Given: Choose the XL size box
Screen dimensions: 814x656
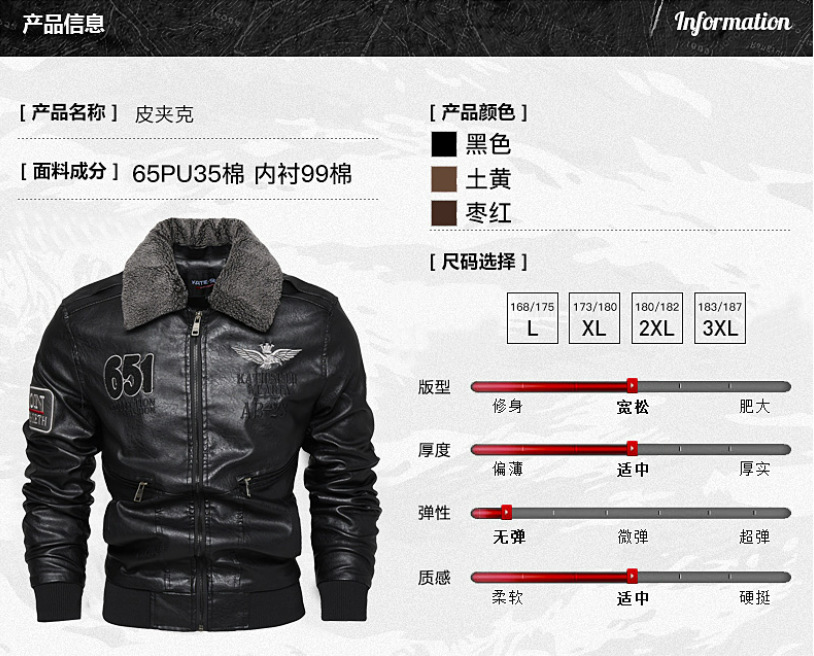Looking at the screenshot, I should click(595, 319).
